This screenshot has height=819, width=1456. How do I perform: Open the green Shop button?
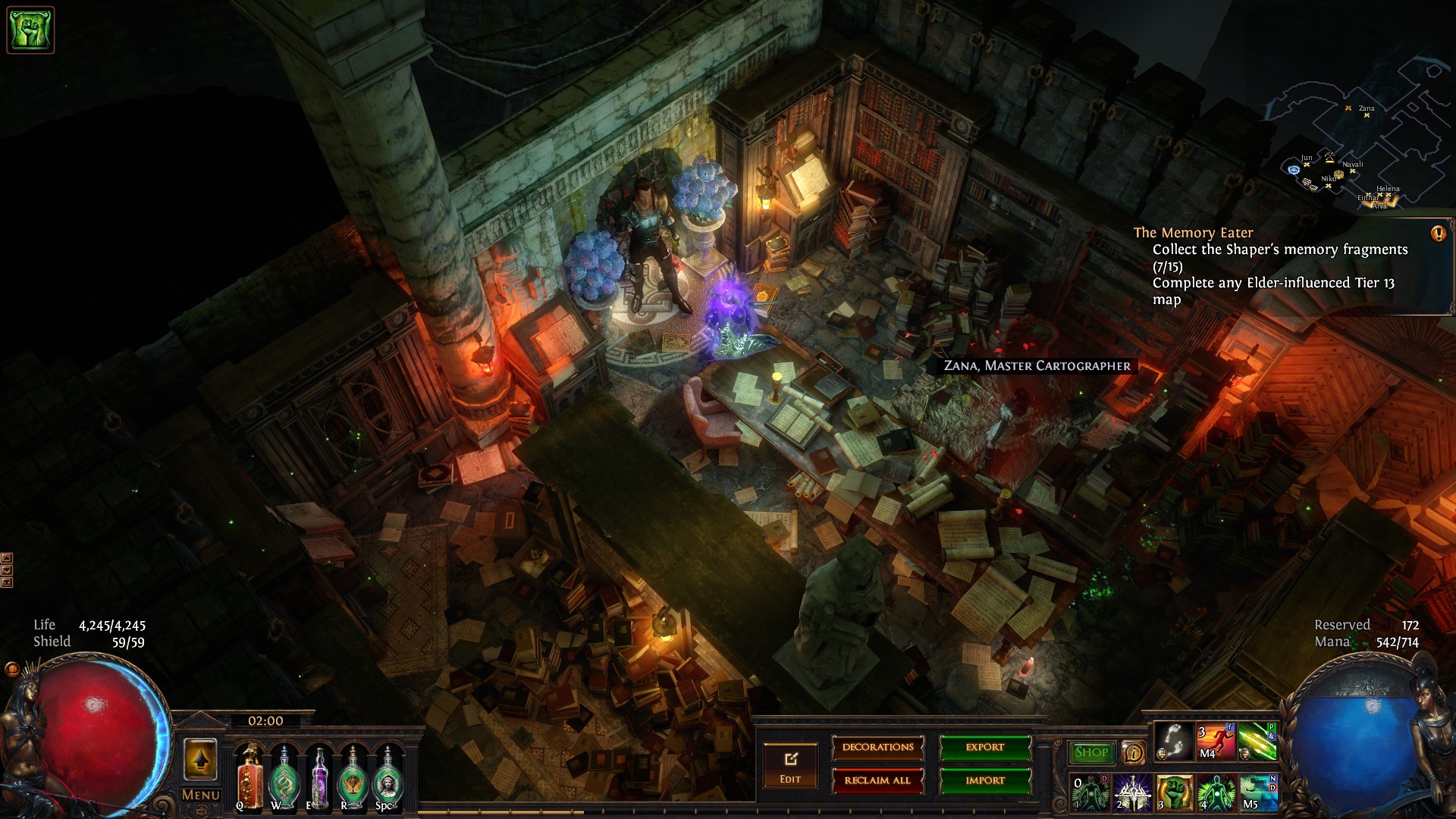pos(1091,752)
